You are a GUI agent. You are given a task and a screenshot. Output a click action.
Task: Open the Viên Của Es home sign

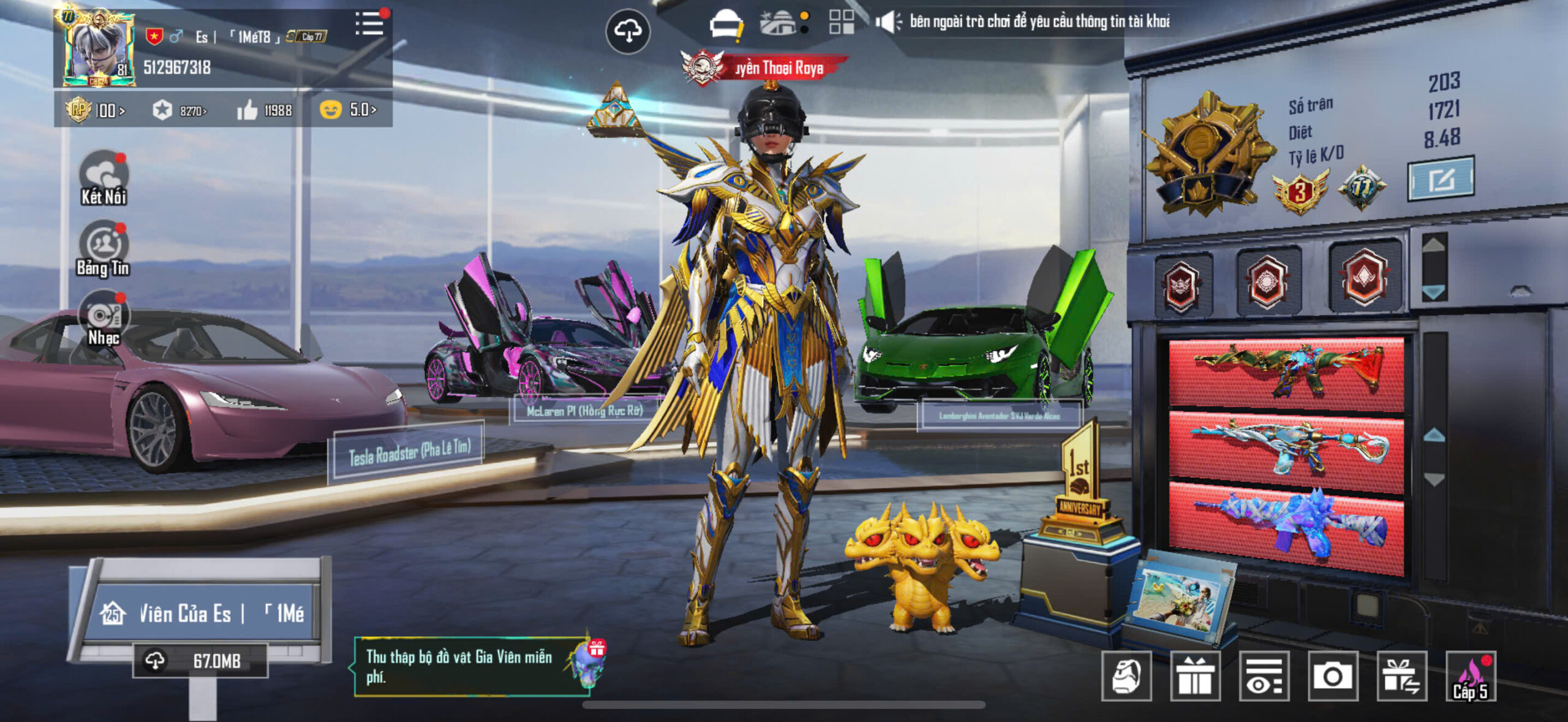pos(202,613)
